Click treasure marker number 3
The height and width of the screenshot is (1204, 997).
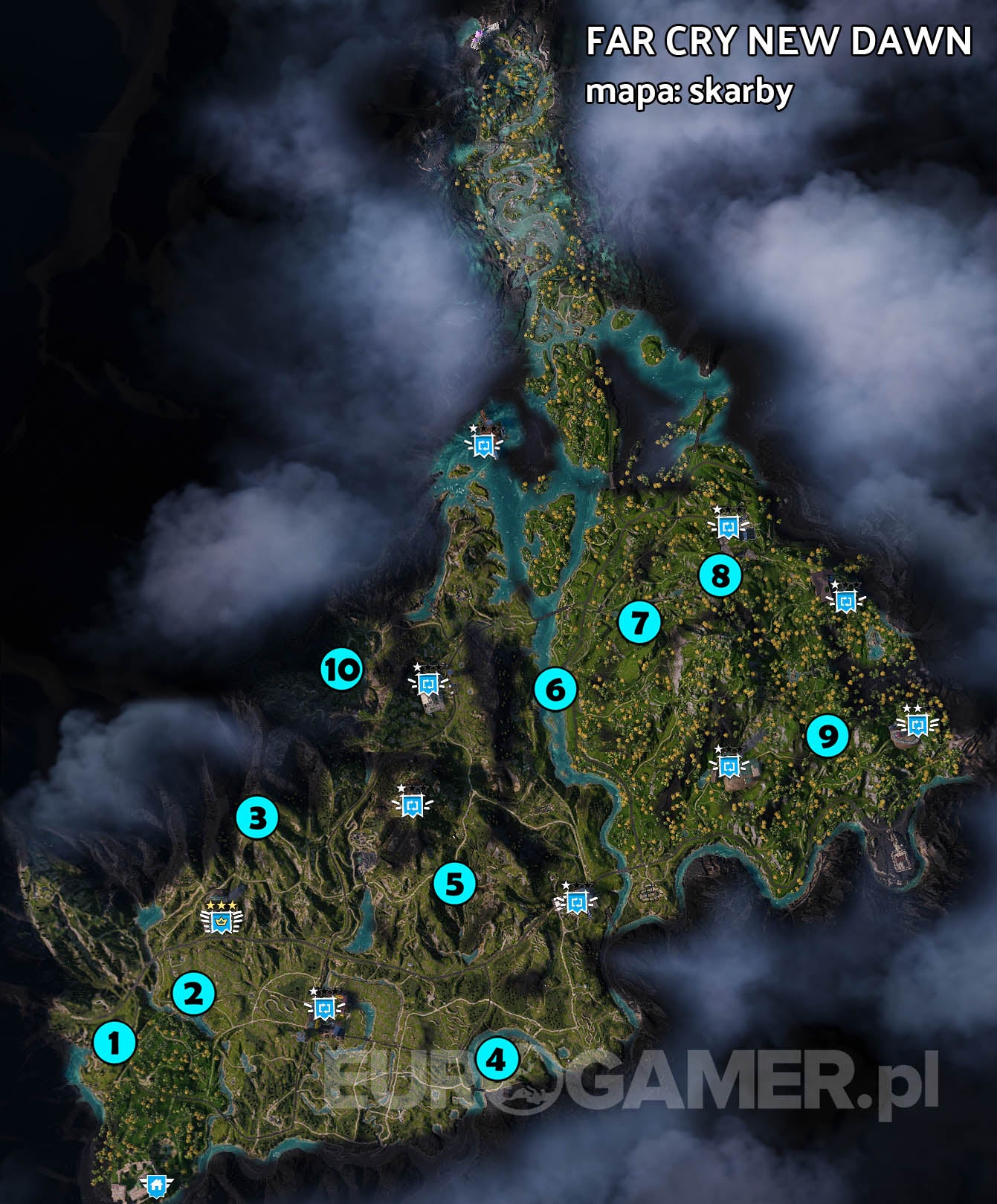coord(256,819)
